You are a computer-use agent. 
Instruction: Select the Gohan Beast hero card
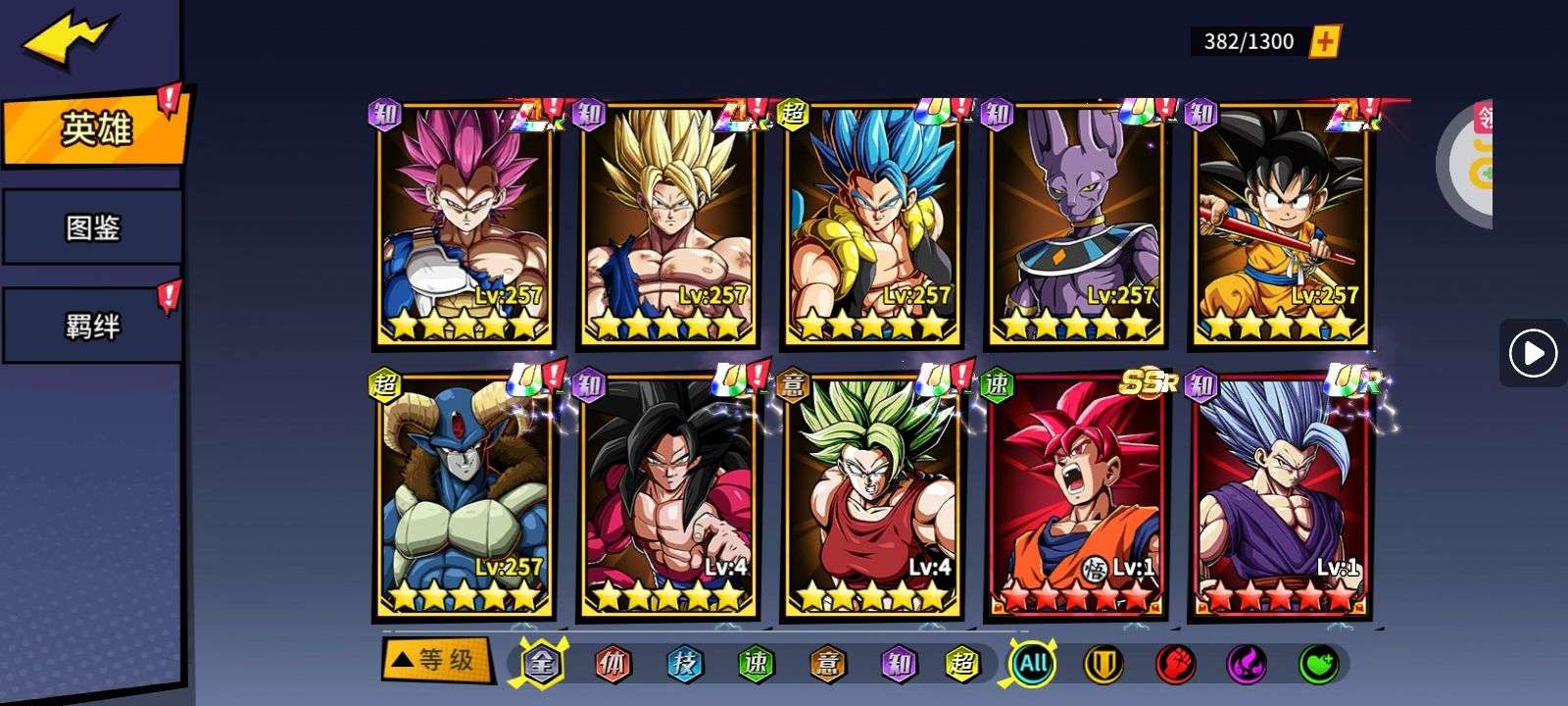pos(1280,497)
